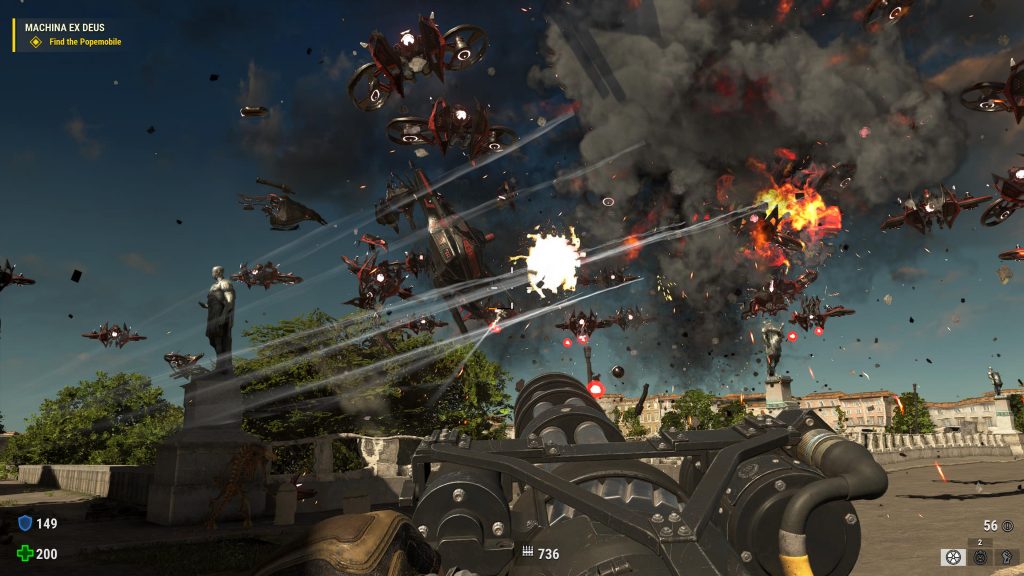Select the highlighted radiation-symbol gadget slot

[x=953, y=557]
